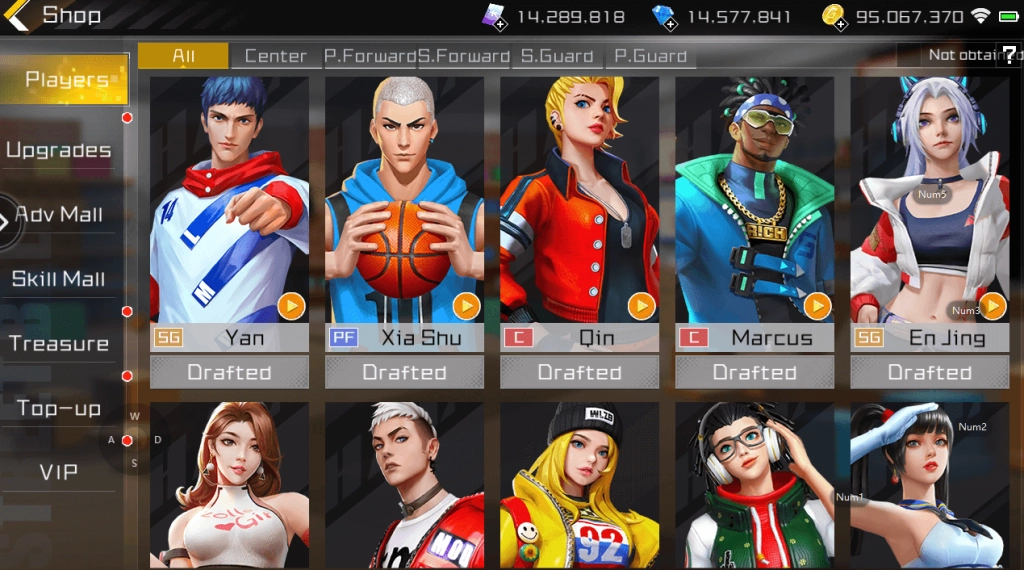Open the Upgrades shop section
This screenshot has height=570, width=1024.
[59, 151]
